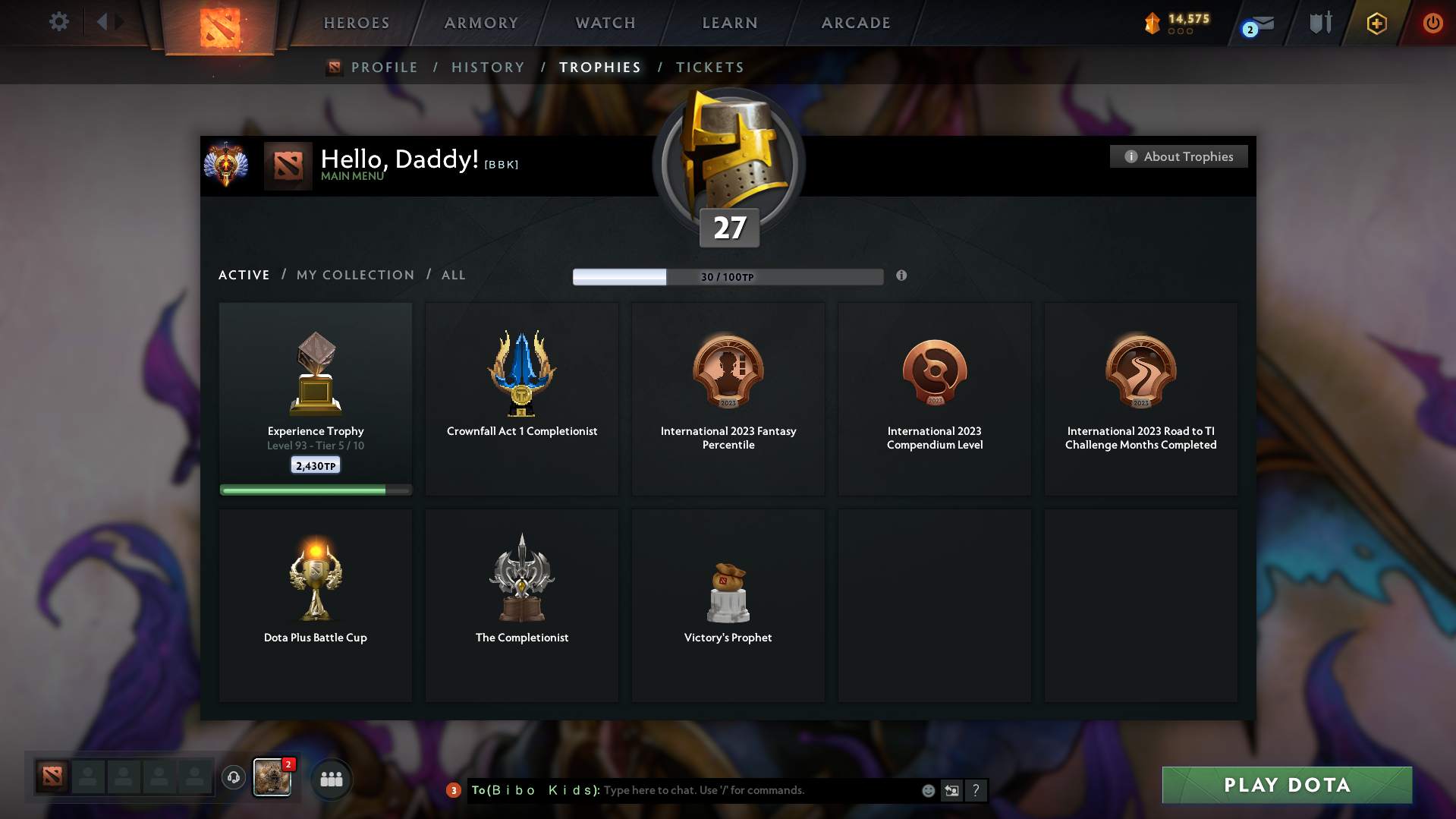1456x819 pixels.
Task: Click the PLAY DOTA button
Action: point(1286,785)
